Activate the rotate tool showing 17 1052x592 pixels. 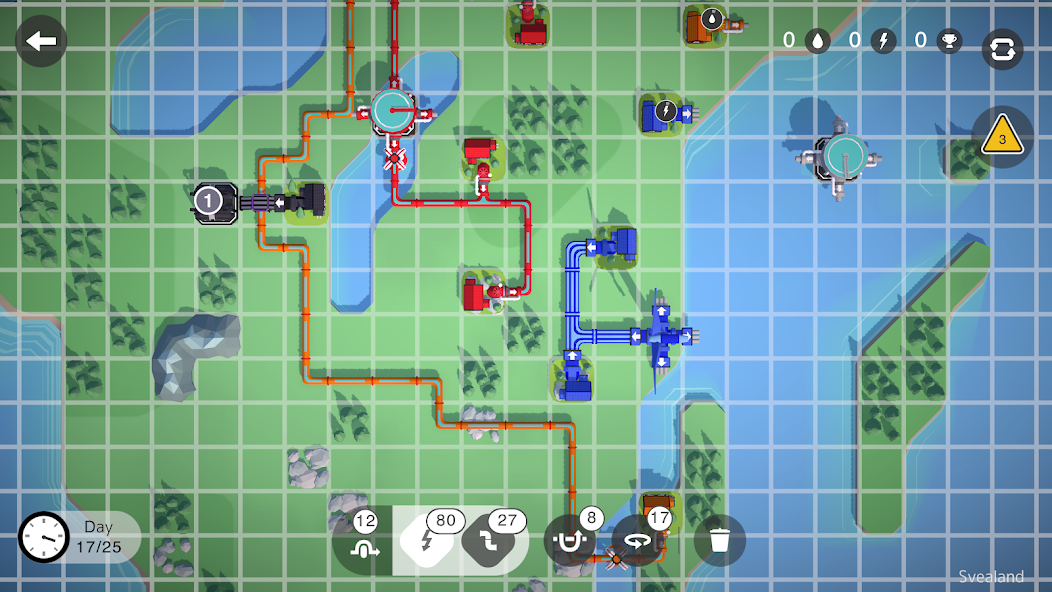[640, 541]
